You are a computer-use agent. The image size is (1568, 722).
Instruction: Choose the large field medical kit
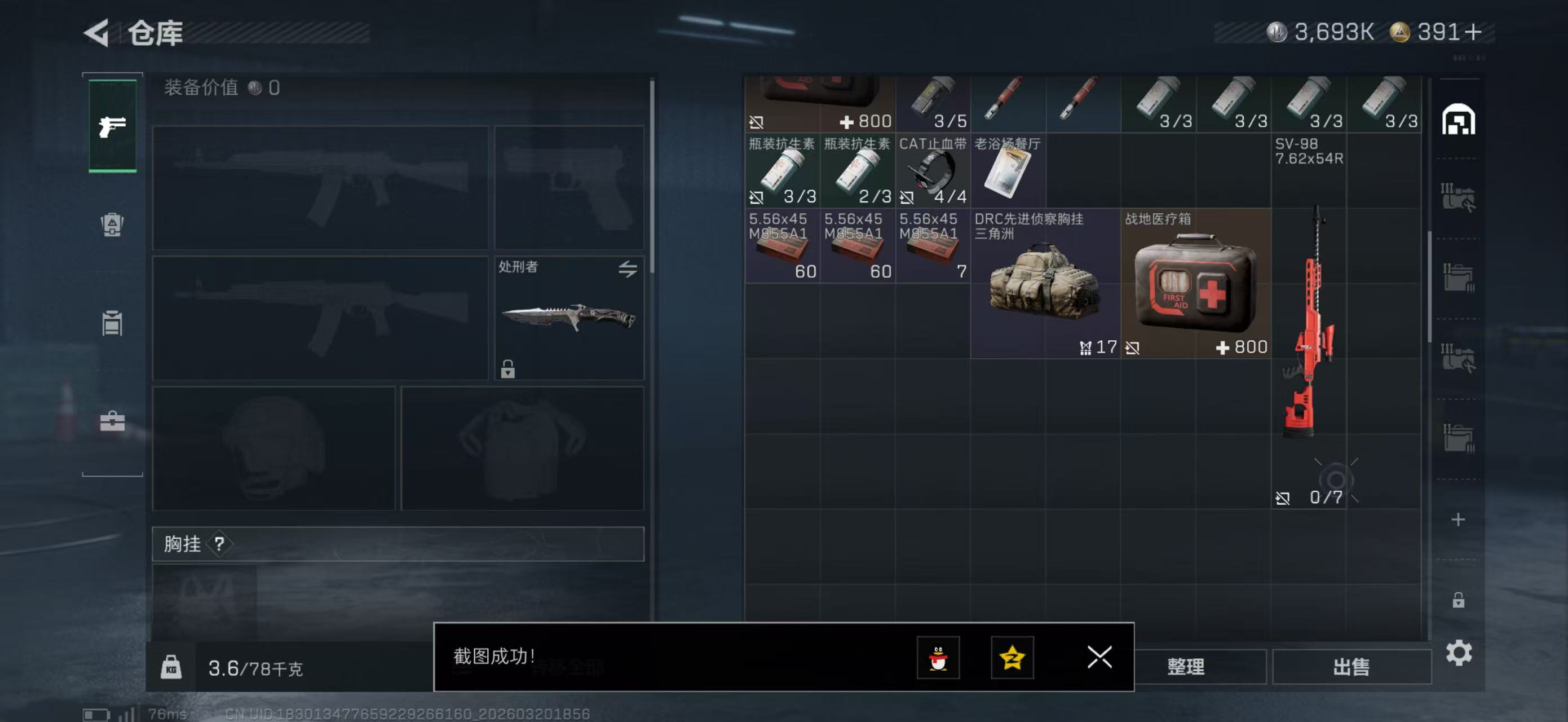tap(1195, 283)
